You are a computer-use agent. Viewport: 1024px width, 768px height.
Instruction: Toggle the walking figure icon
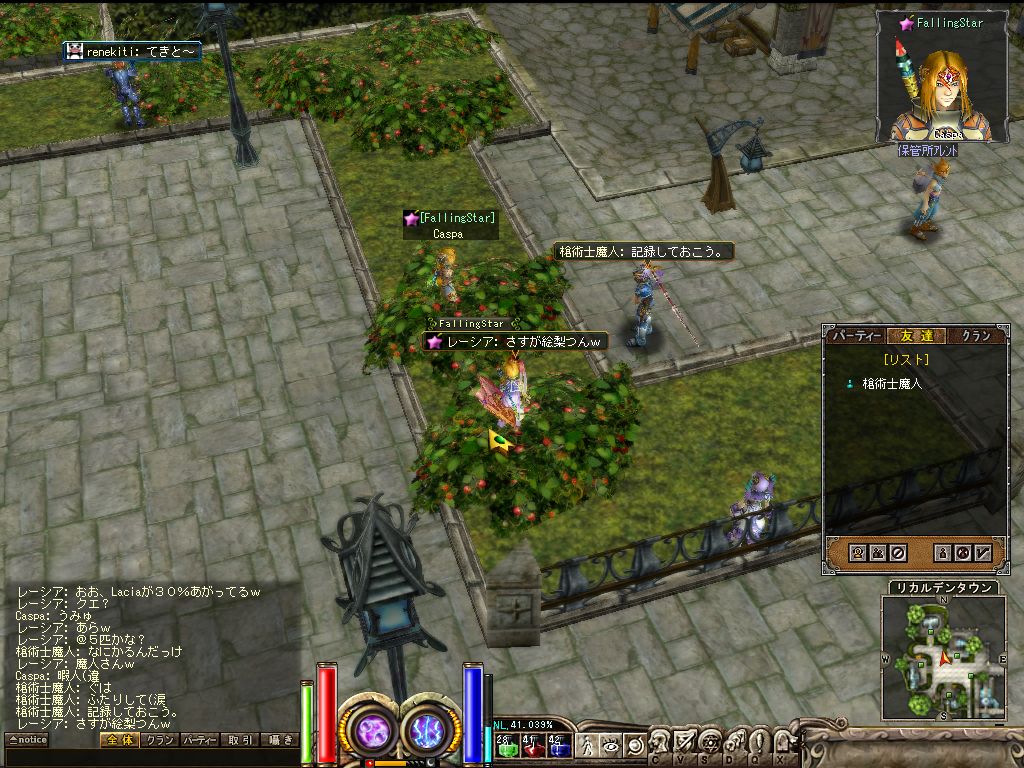(588, 745)
